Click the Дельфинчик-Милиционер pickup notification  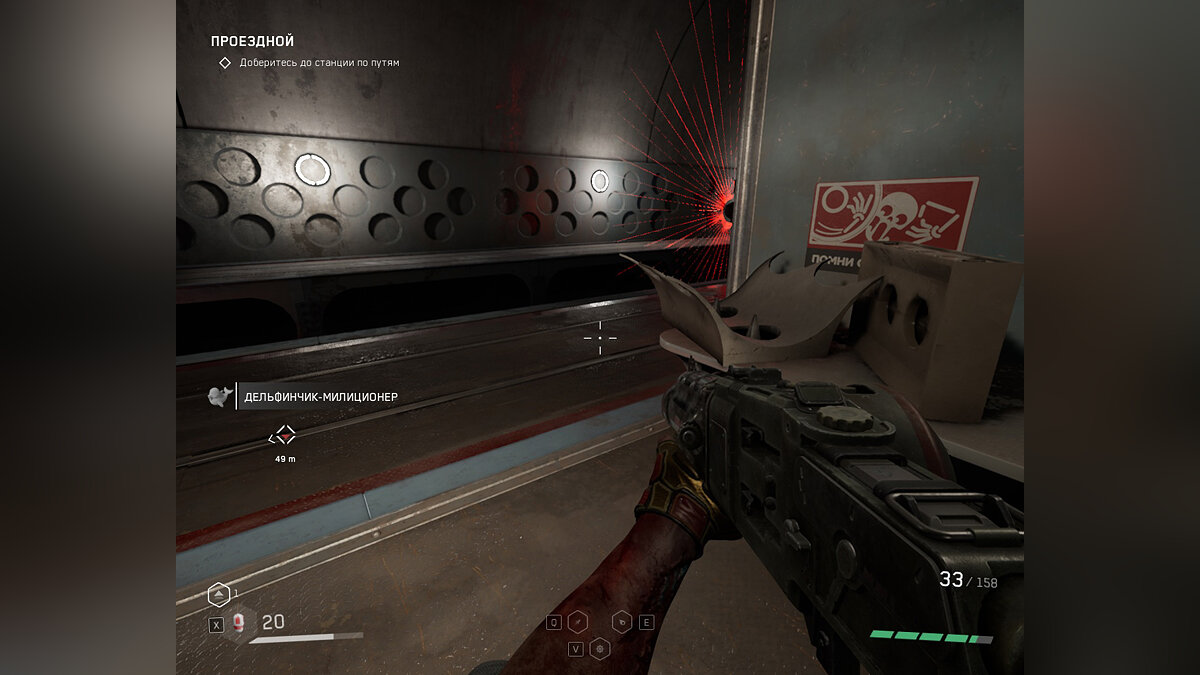(320, 397)
